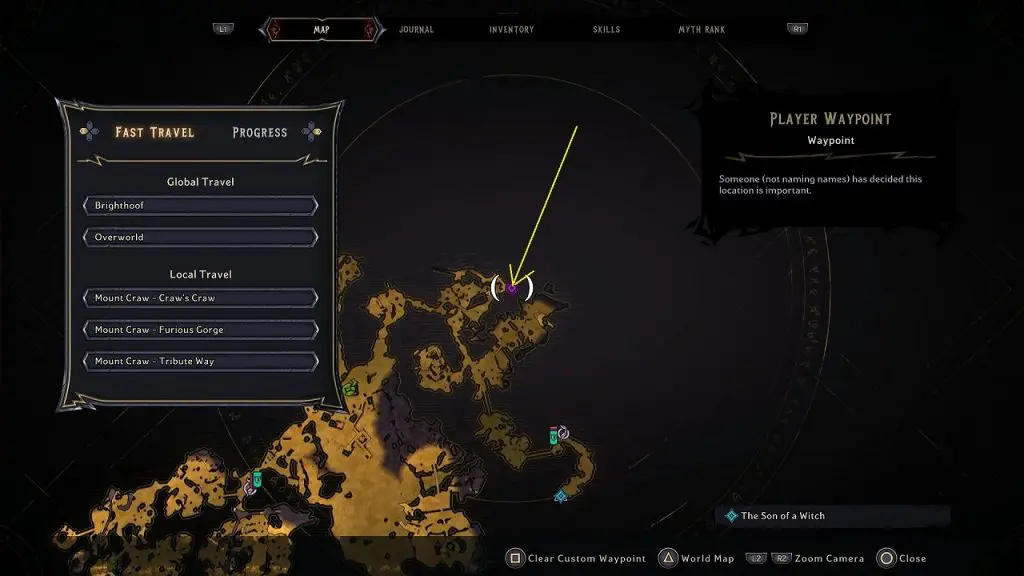Switch to the Journal tab
1024x576 pixels.
[x=416, y=30]
